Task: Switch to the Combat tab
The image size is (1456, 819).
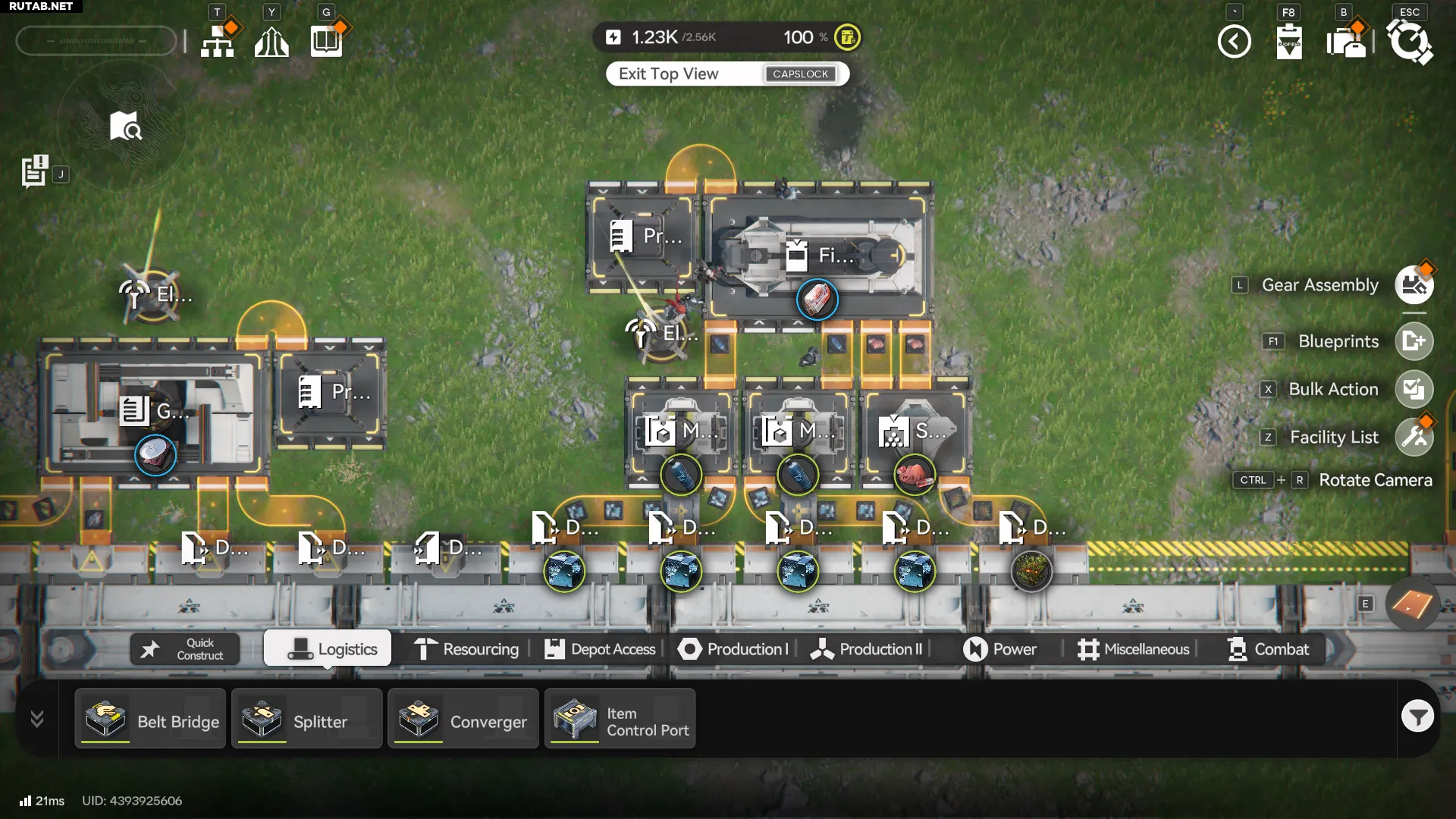Action: click(1268, 649)
